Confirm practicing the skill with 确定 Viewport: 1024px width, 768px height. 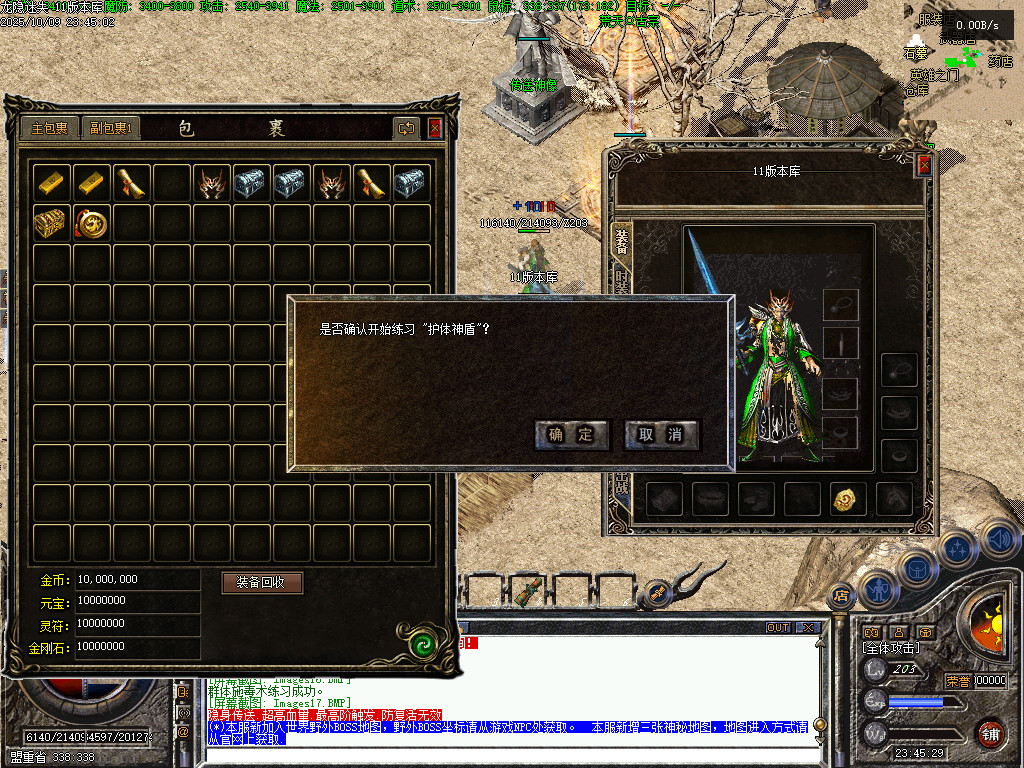pos(572,434)
